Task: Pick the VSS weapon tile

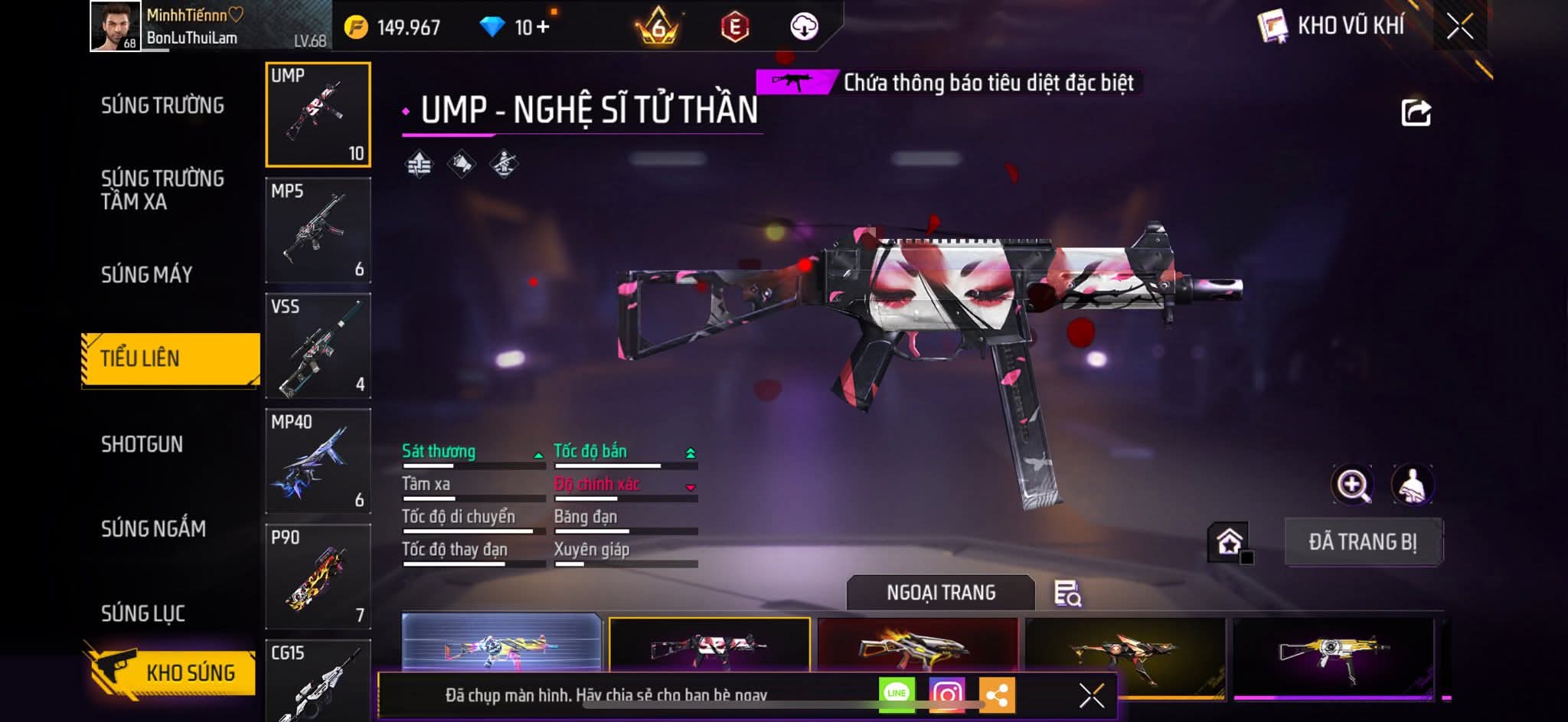Action: [x=318, y=346]
